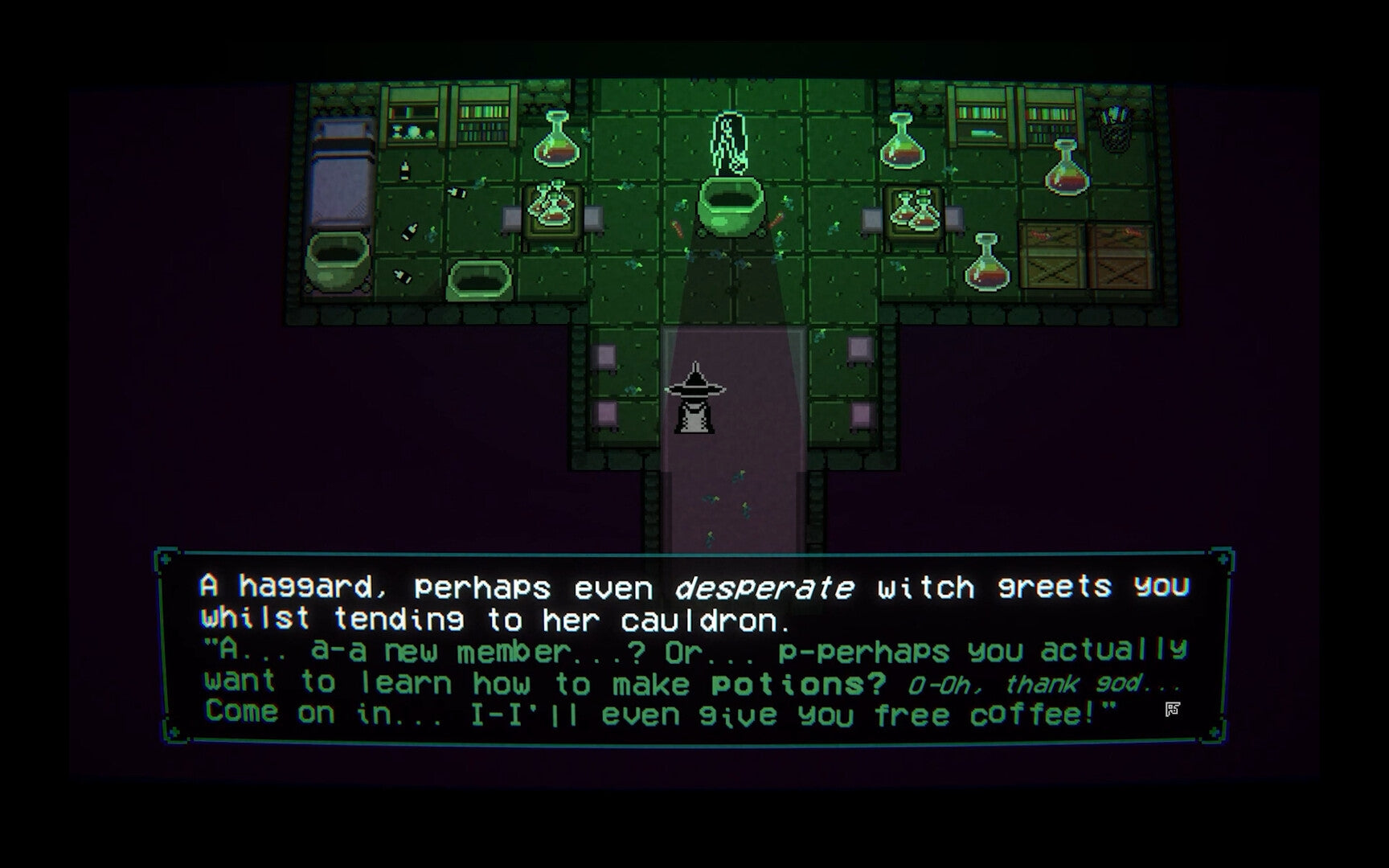Click the dialogue advance indicator glyph
The image size is (1389, 868).
pos(1174,709)
